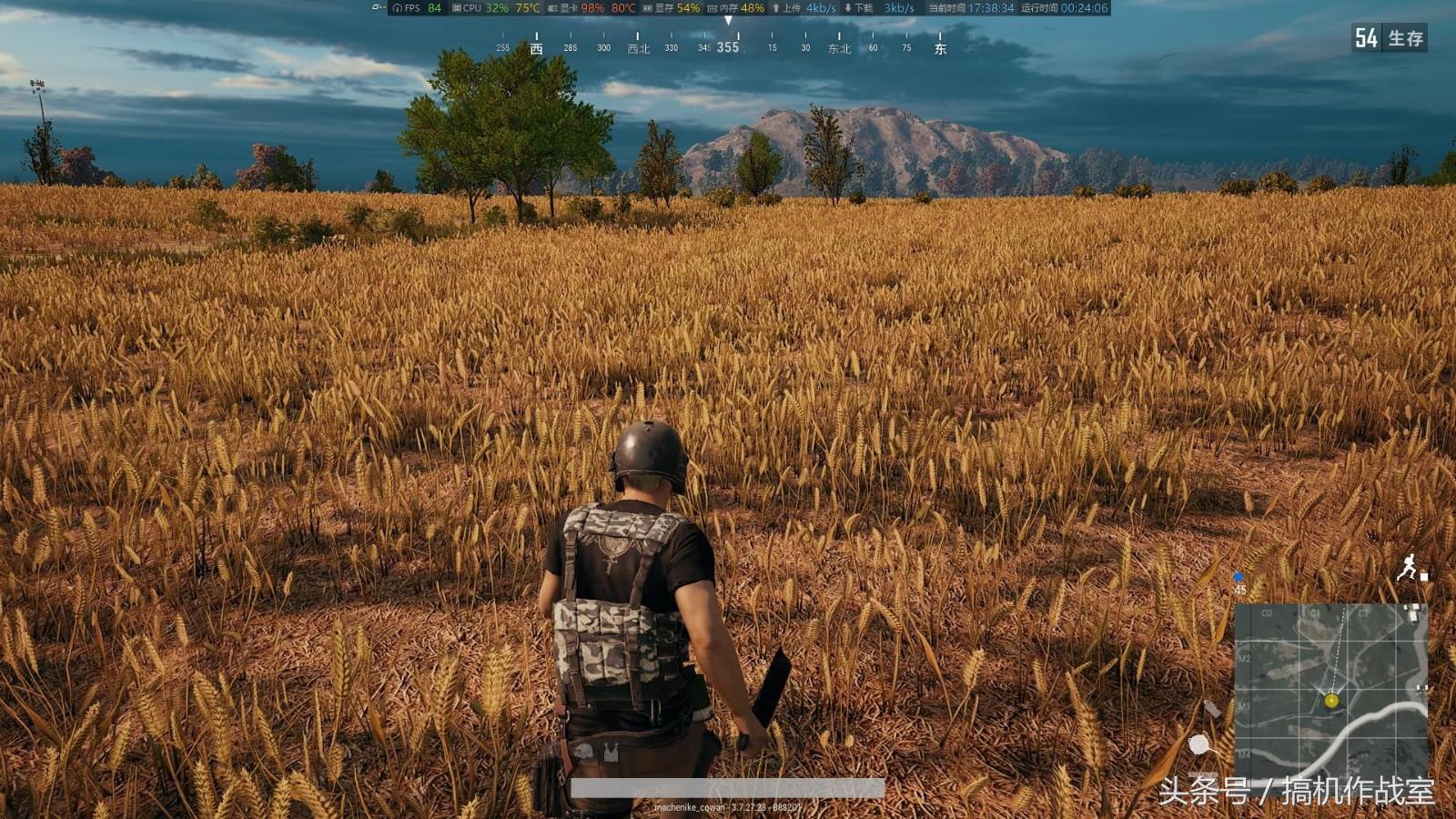Click the running stance indicator icon

pyautogui.click(x=1408, y=567)
